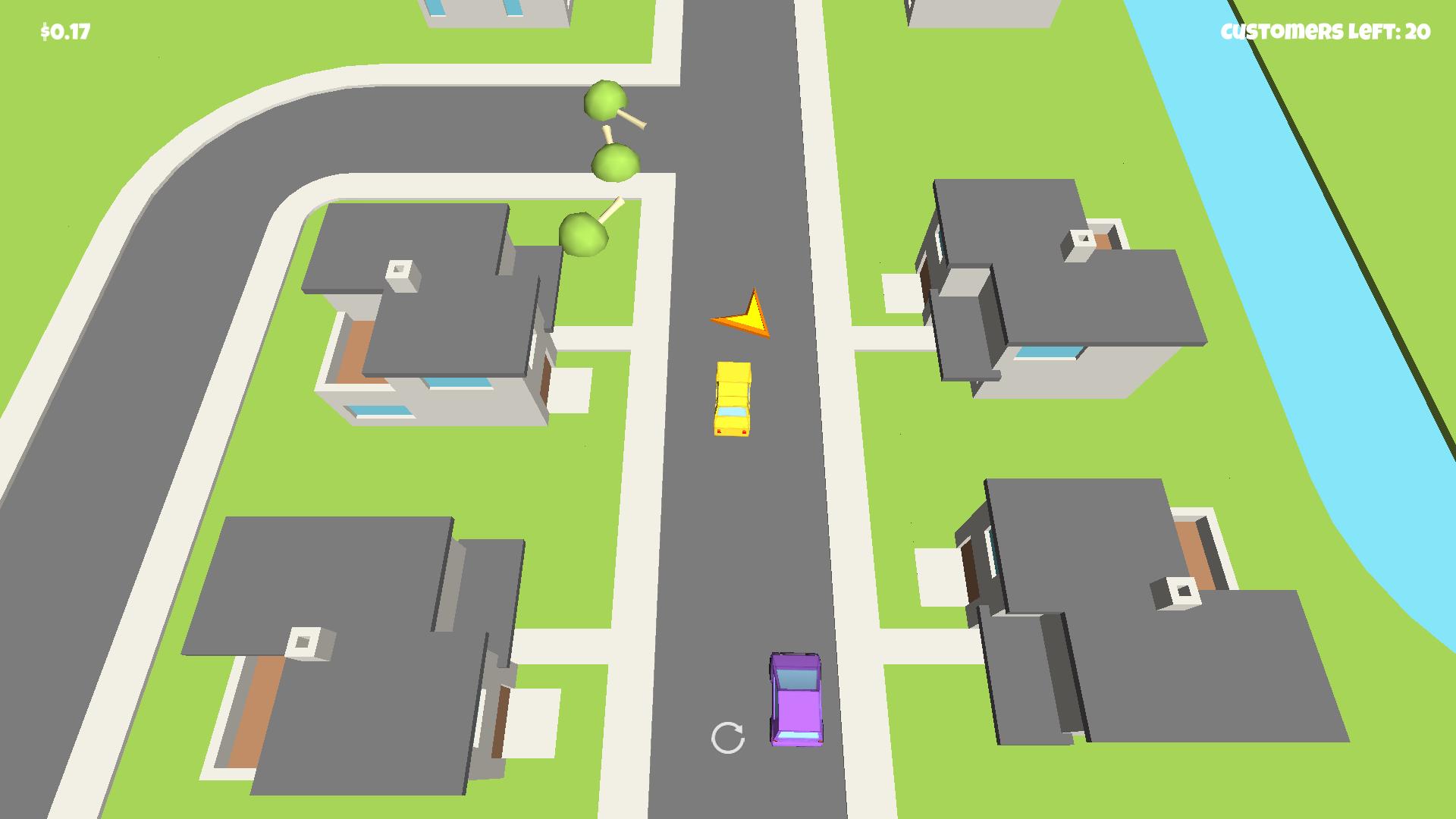Tap the topmost green tree
This screenshot has height=819, width=1456.
coord(604,99)
